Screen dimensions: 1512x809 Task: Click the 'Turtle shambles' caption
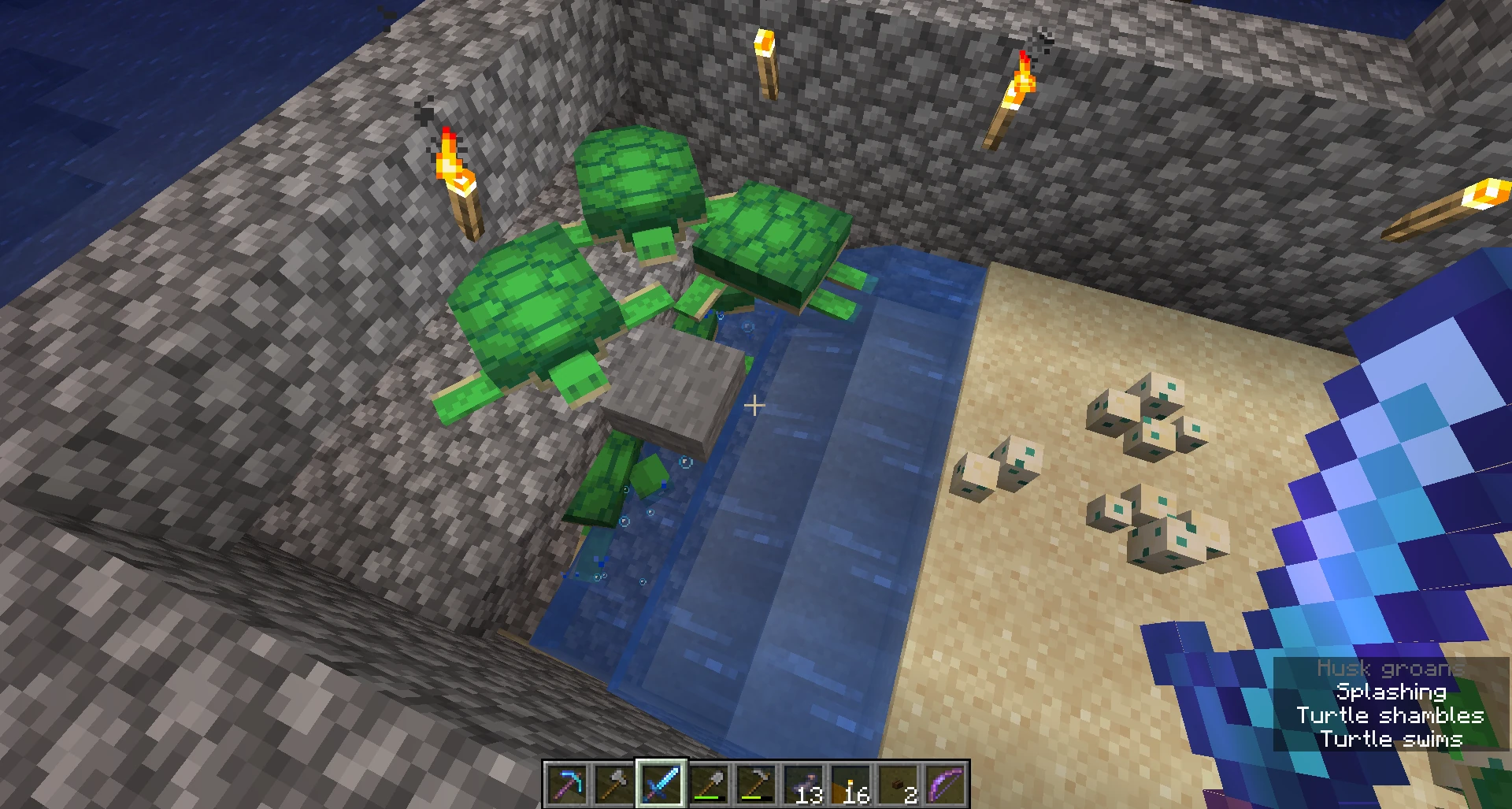point(1391,715)
